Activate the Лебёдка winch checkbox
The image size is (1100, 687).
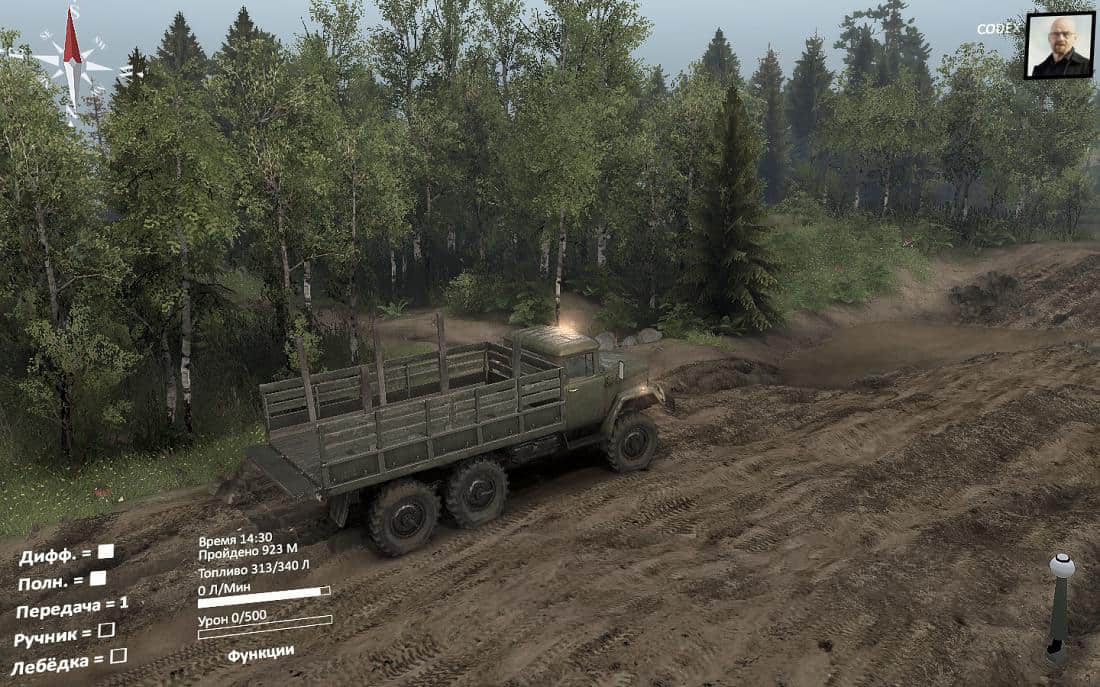pos(118,656)
